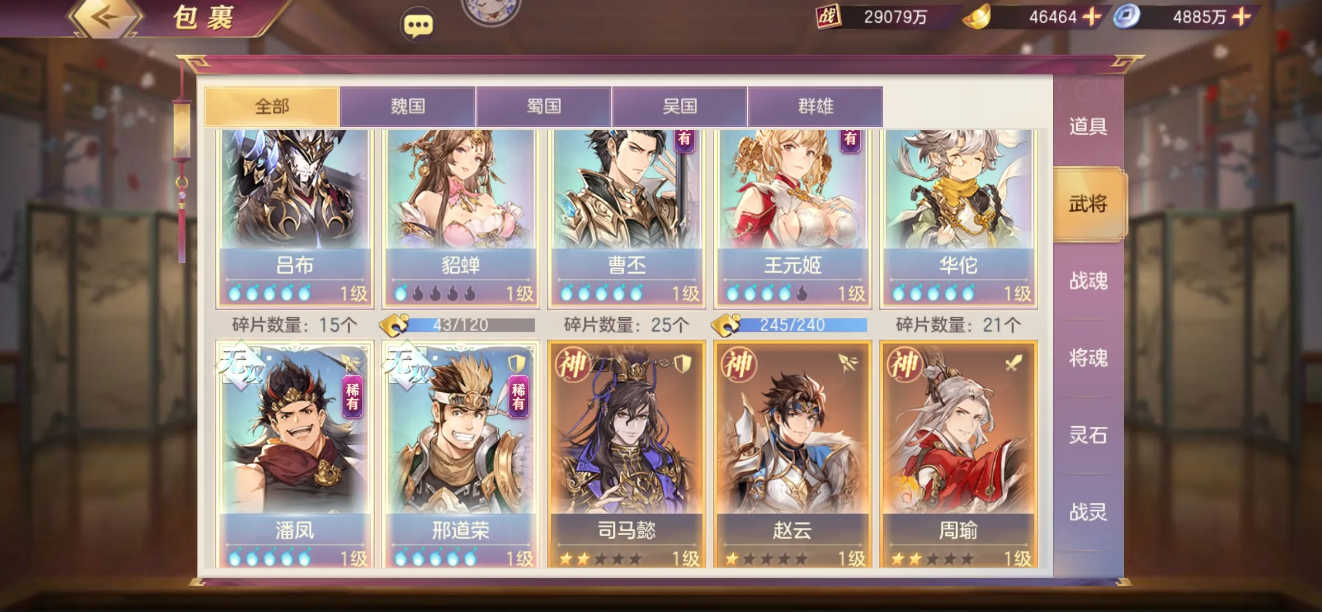Add silver coins with plus button
Image resolution: width=1322 pixels, height=612 pixels.
point(1241,16)
